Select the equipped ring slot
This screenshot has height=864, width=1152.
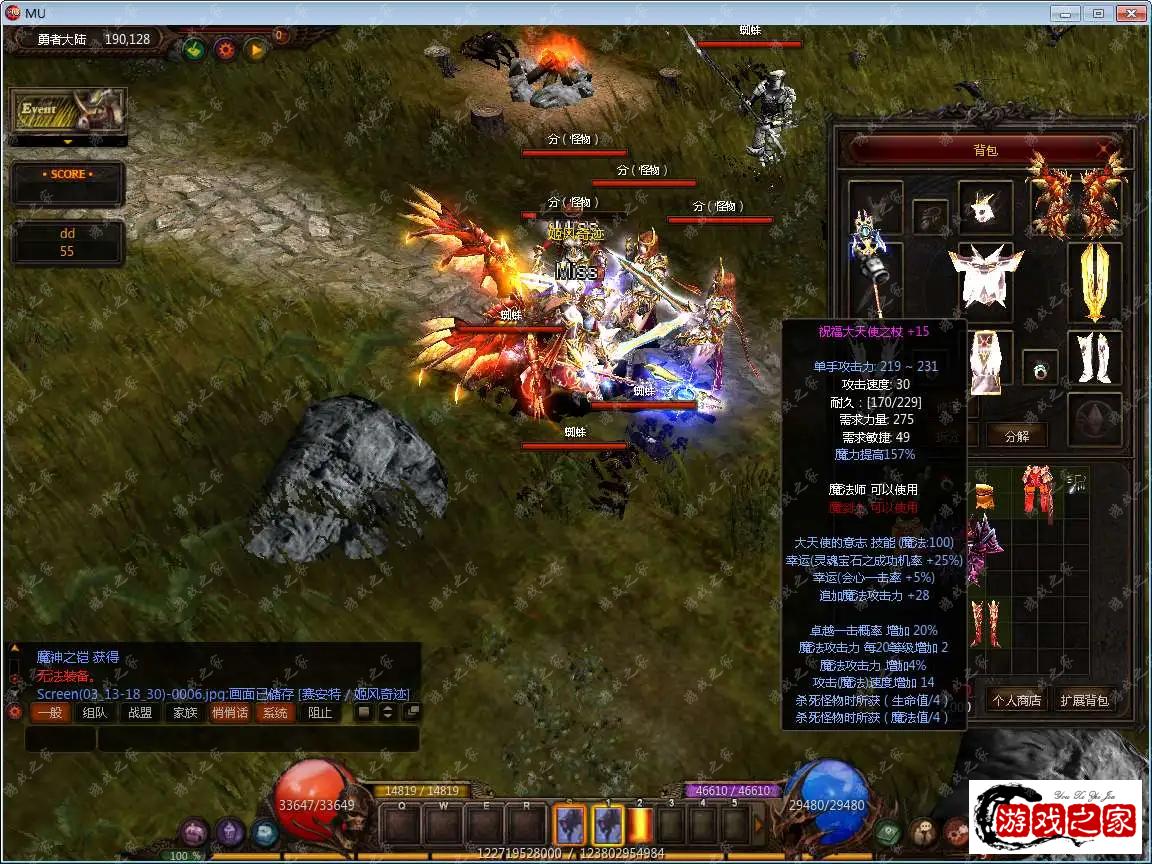coord(1040,368)
